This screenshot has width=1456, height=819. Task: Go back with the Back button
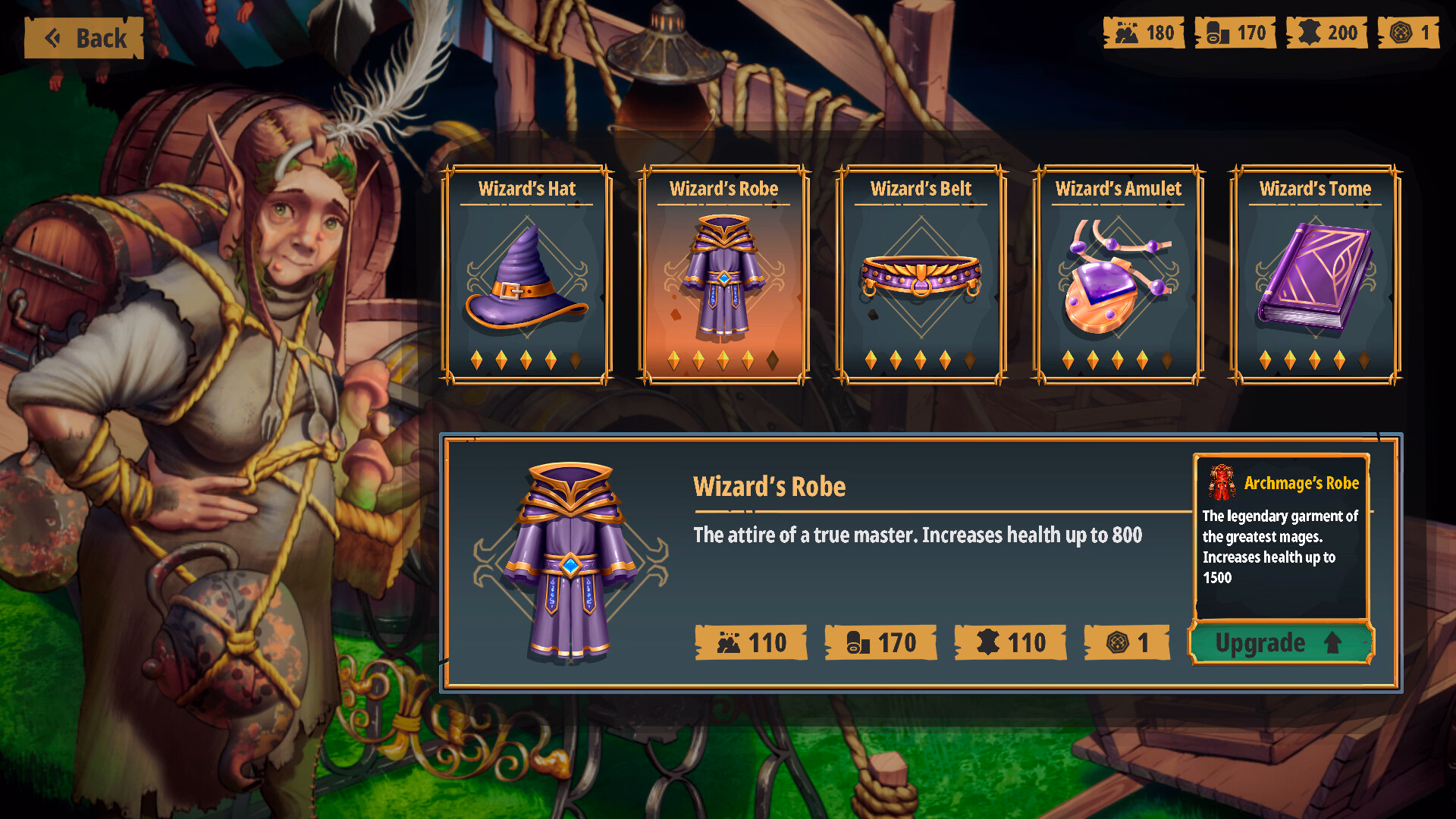point(84,38)
